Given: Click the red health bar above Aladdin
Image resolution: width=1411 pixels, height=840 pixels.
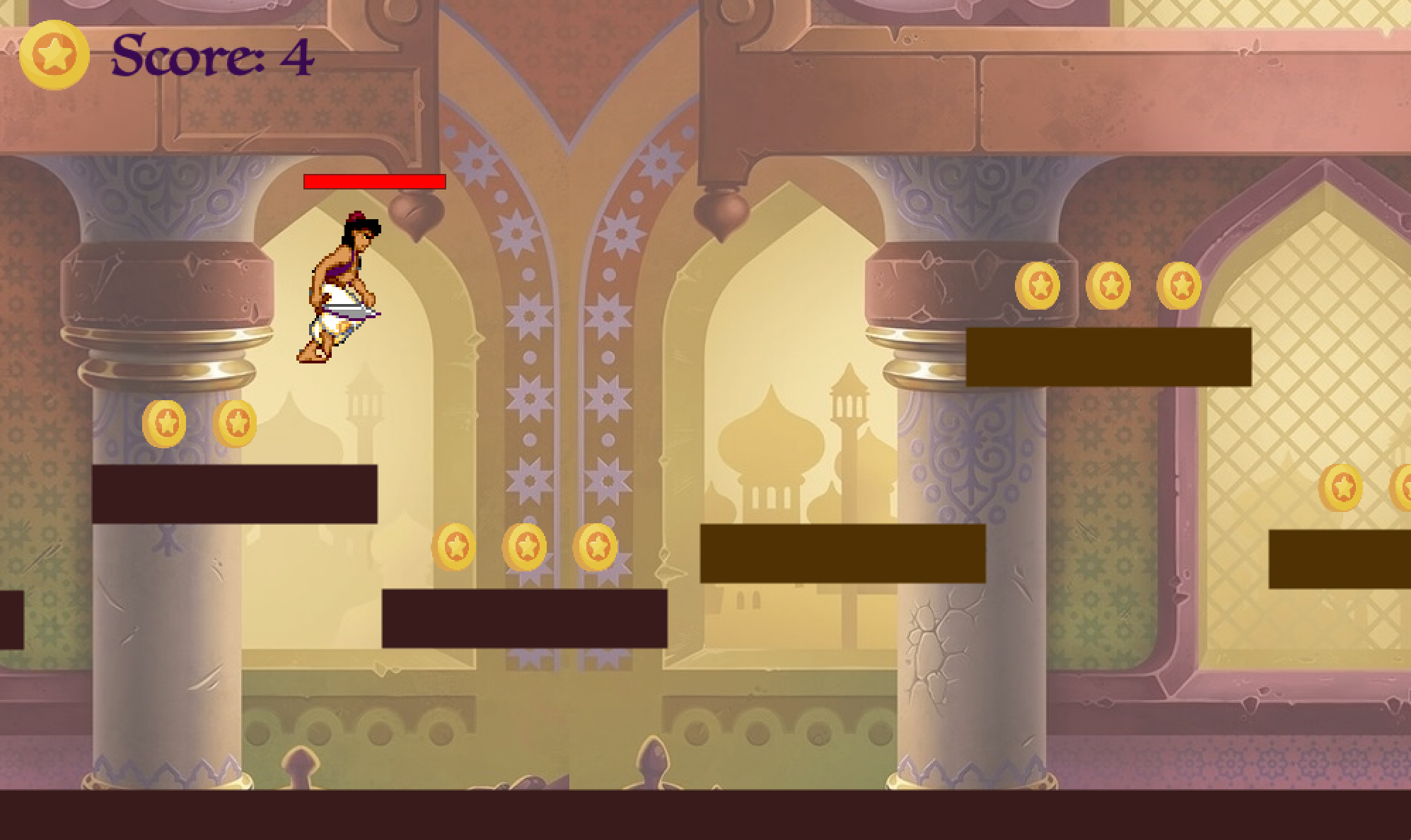Looking at the screenshot, I should click(x=374, y=181).
